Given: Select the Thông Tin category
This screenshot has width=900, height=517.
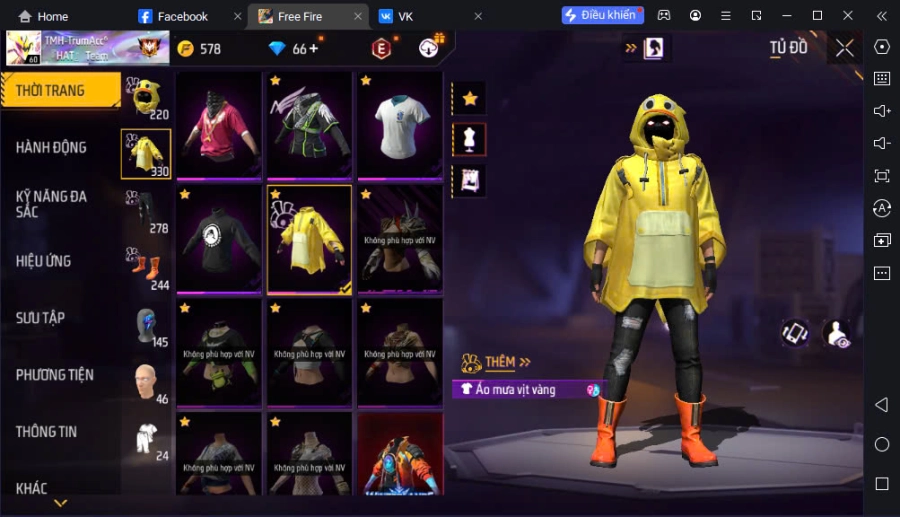Looking at the screenshot, I should 47,431.
